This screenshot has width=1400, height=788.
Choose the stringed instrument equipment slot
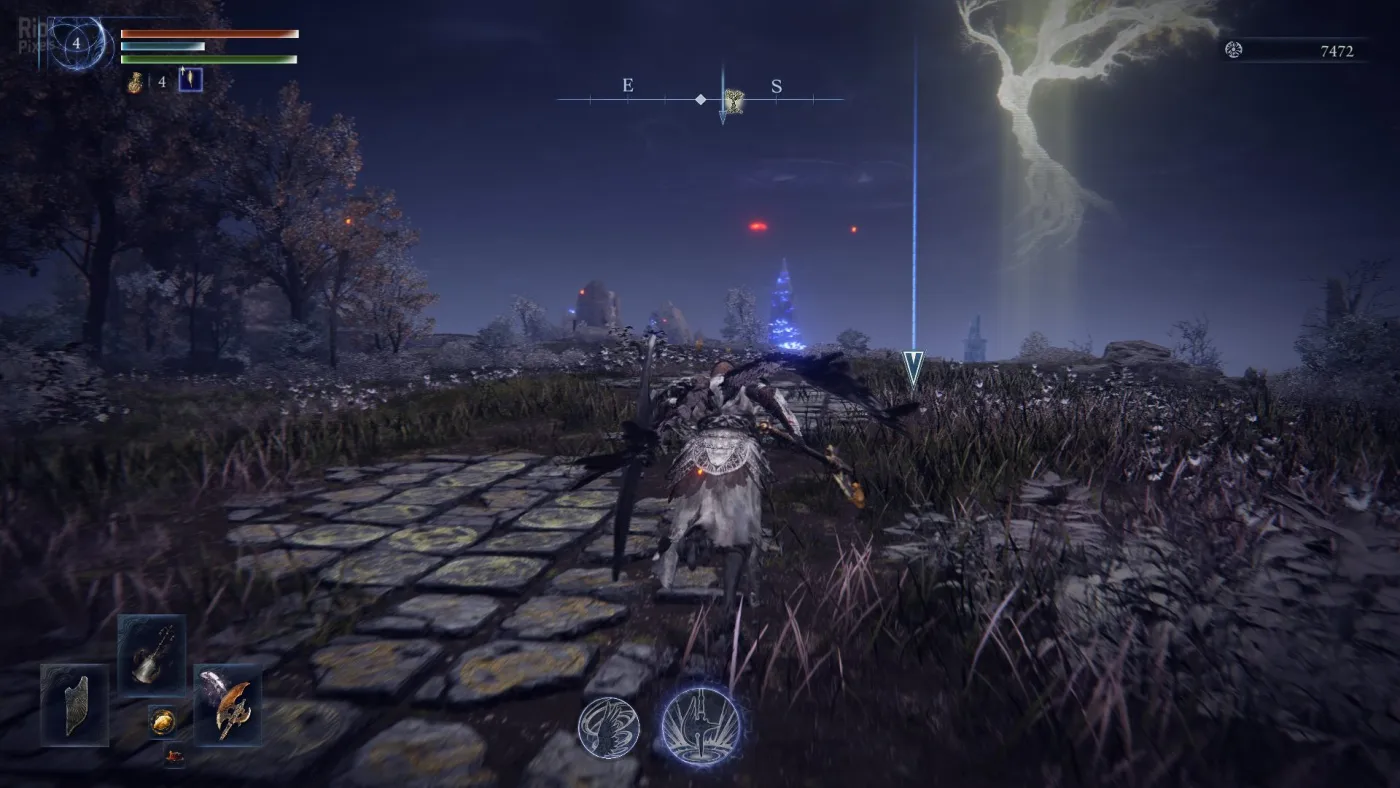(152, 655)
